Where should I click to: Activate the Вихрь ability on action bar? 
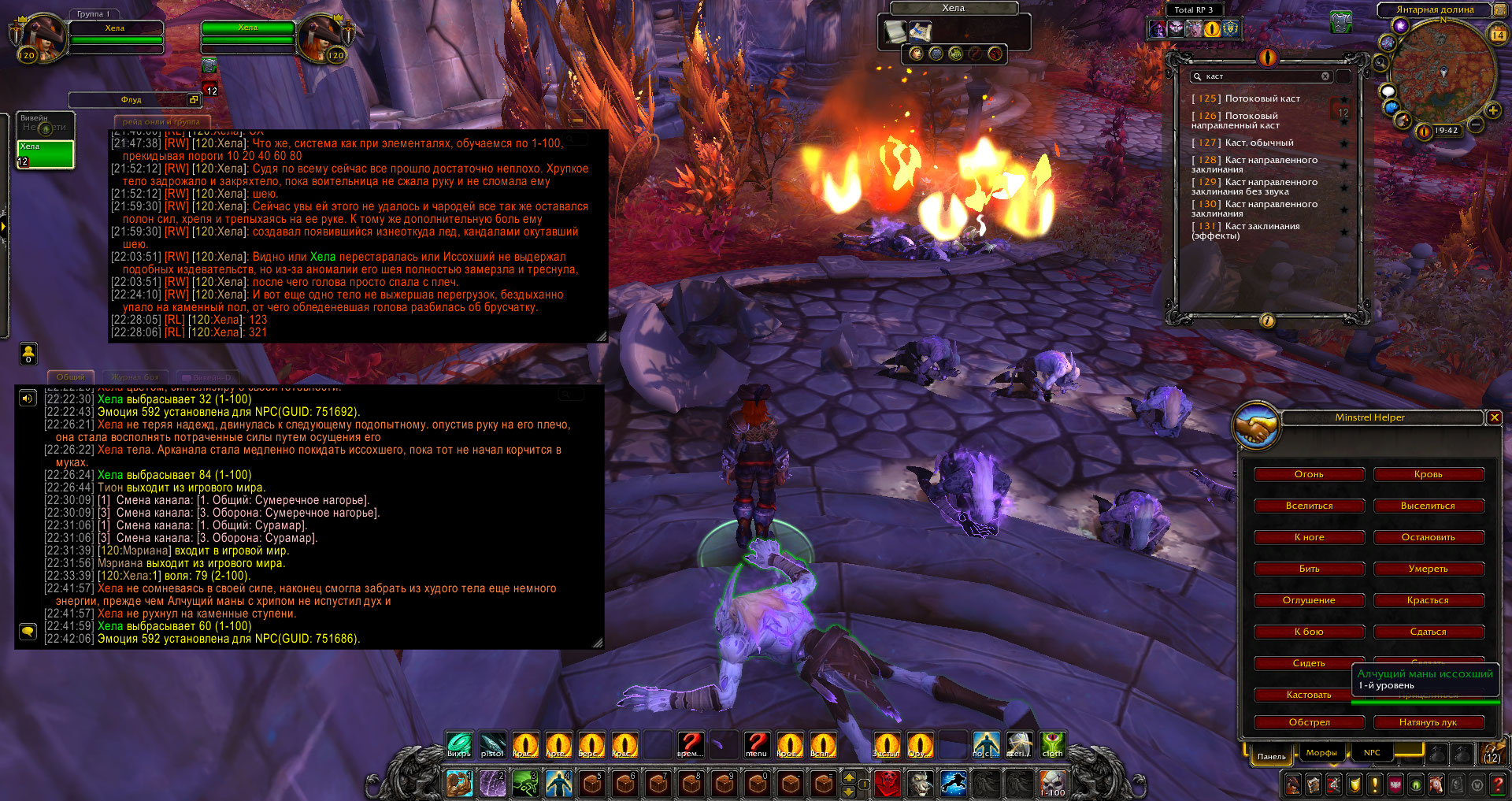coord(459,744)
